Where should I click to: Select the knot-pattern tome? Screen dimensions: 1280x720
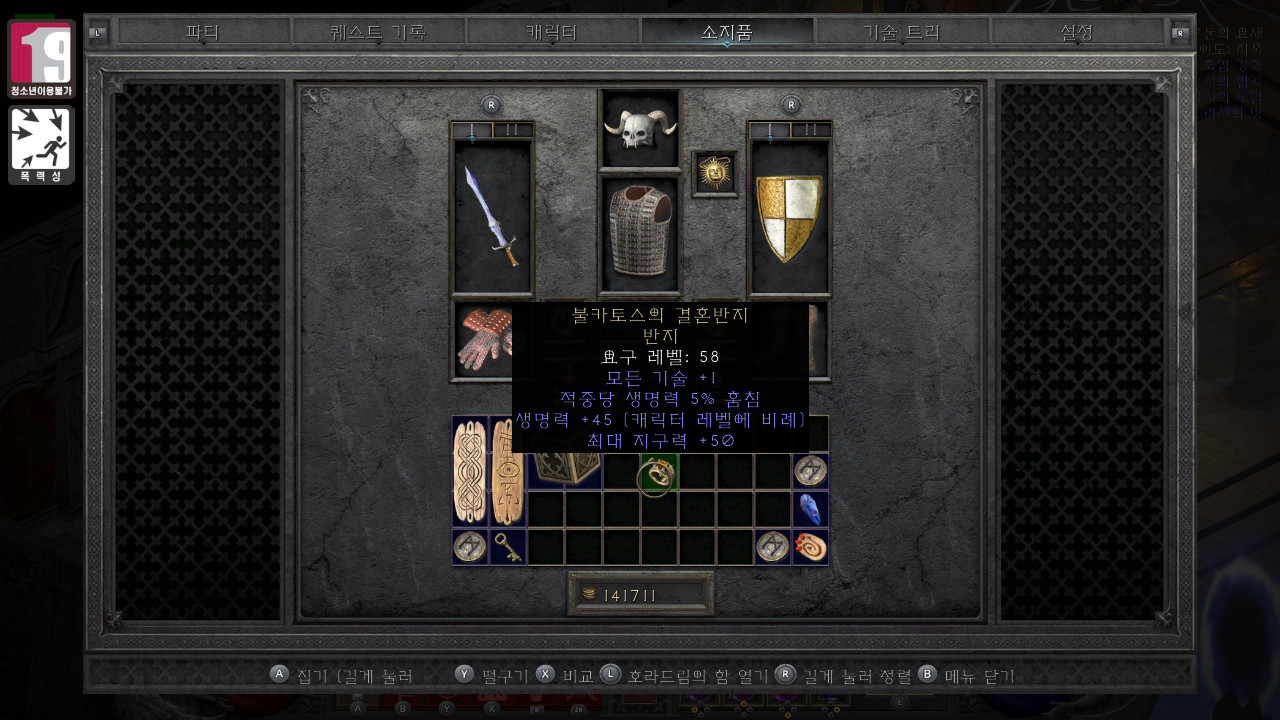point(469,472)
